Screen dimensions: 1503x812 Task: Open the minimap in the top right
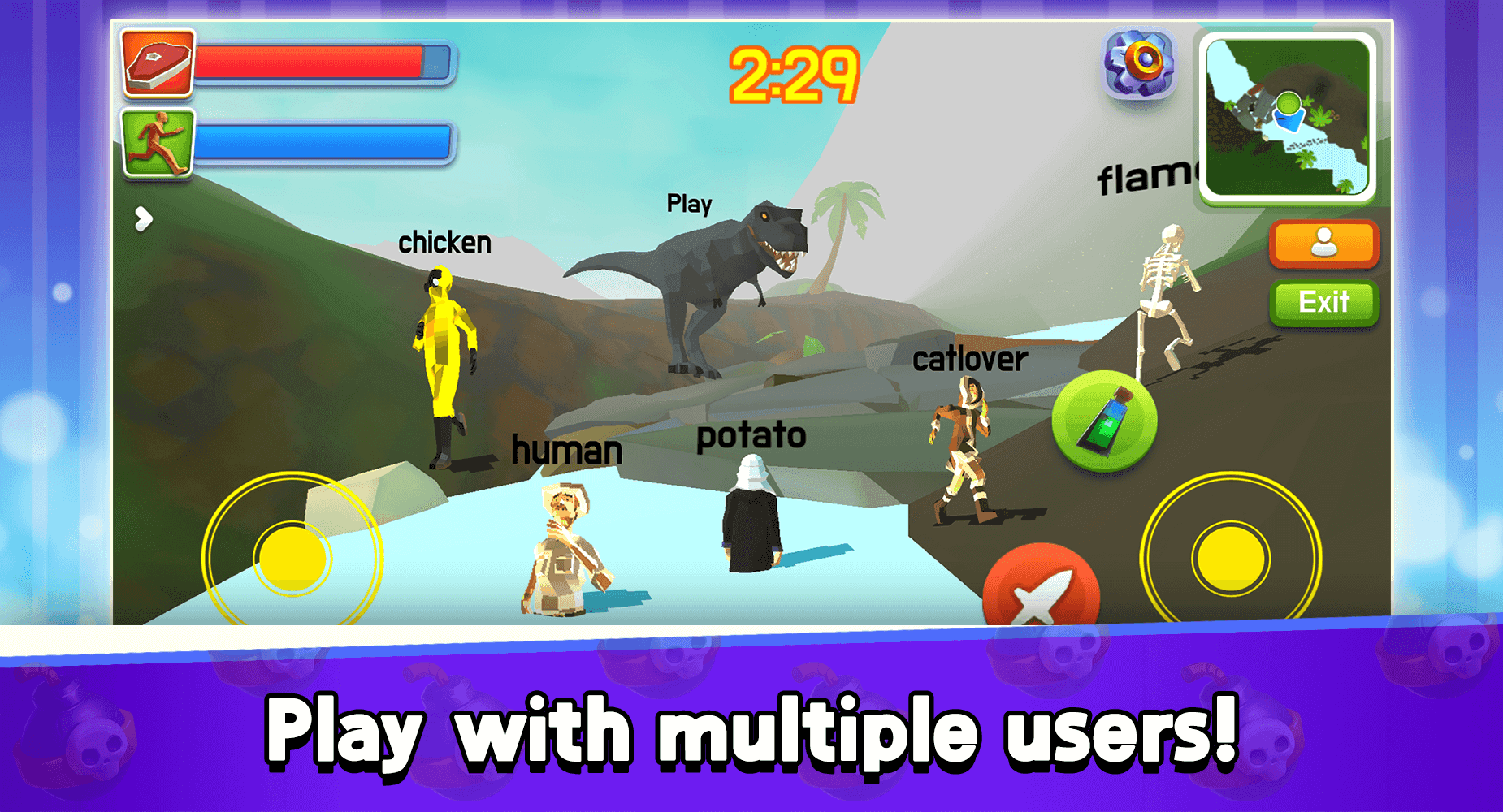coord(1286,116)
